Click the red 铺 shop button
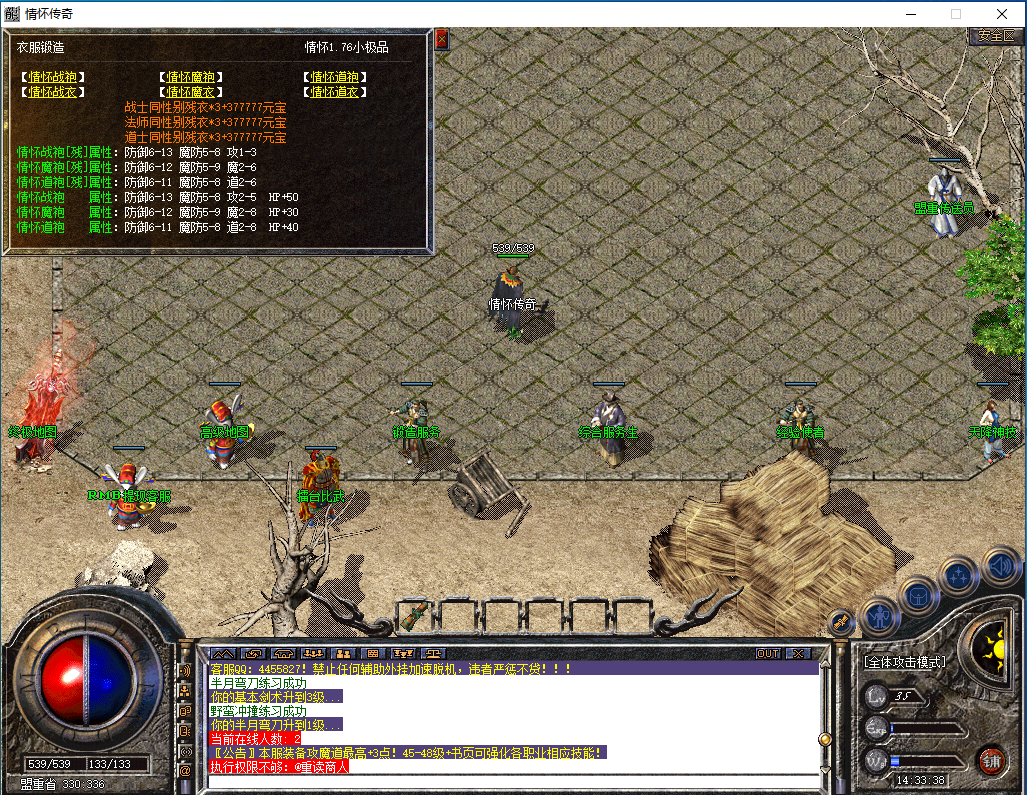 pos(991,759)
